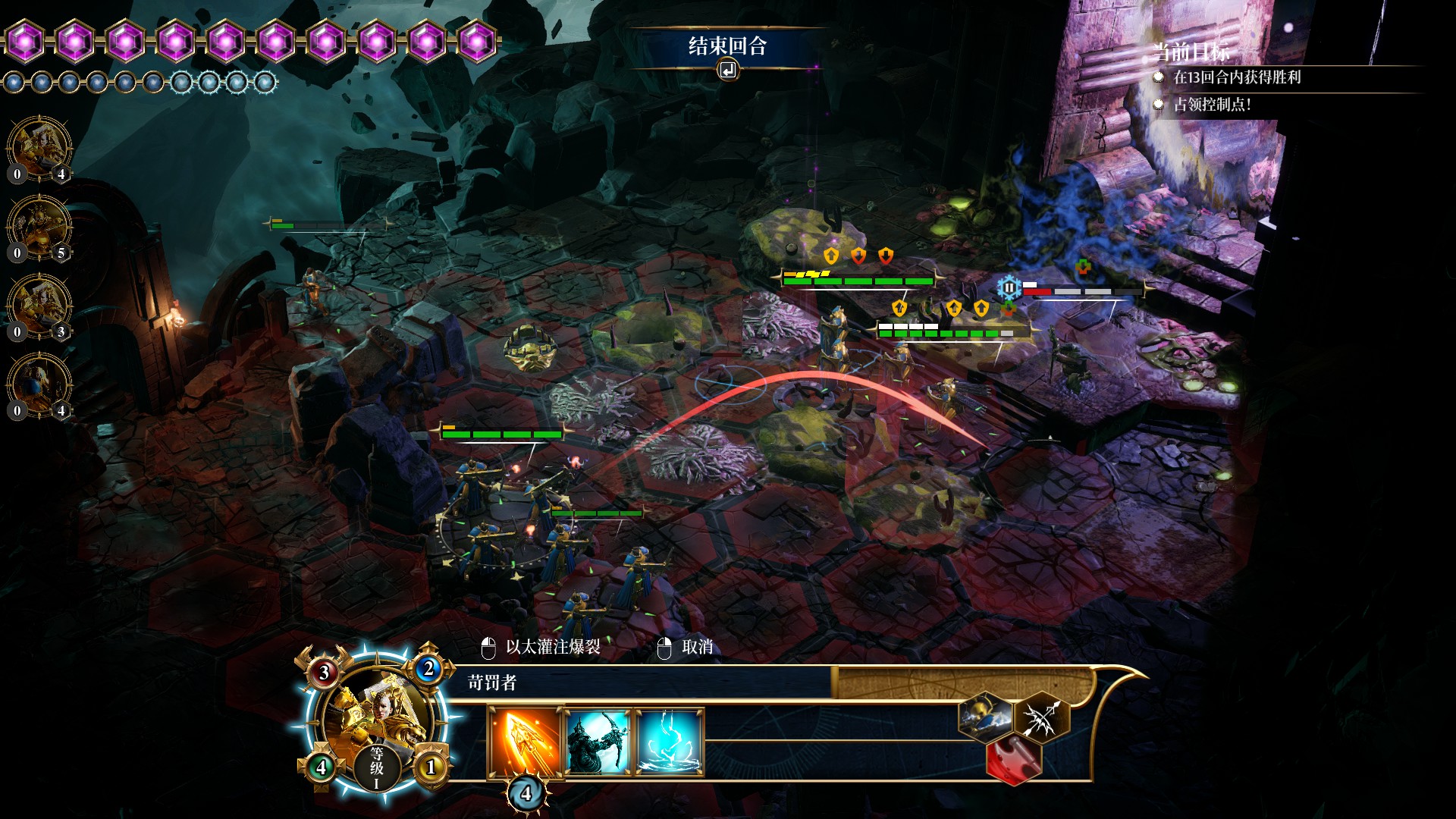Select the golden helmet hexagon icon

pos(986,717)
